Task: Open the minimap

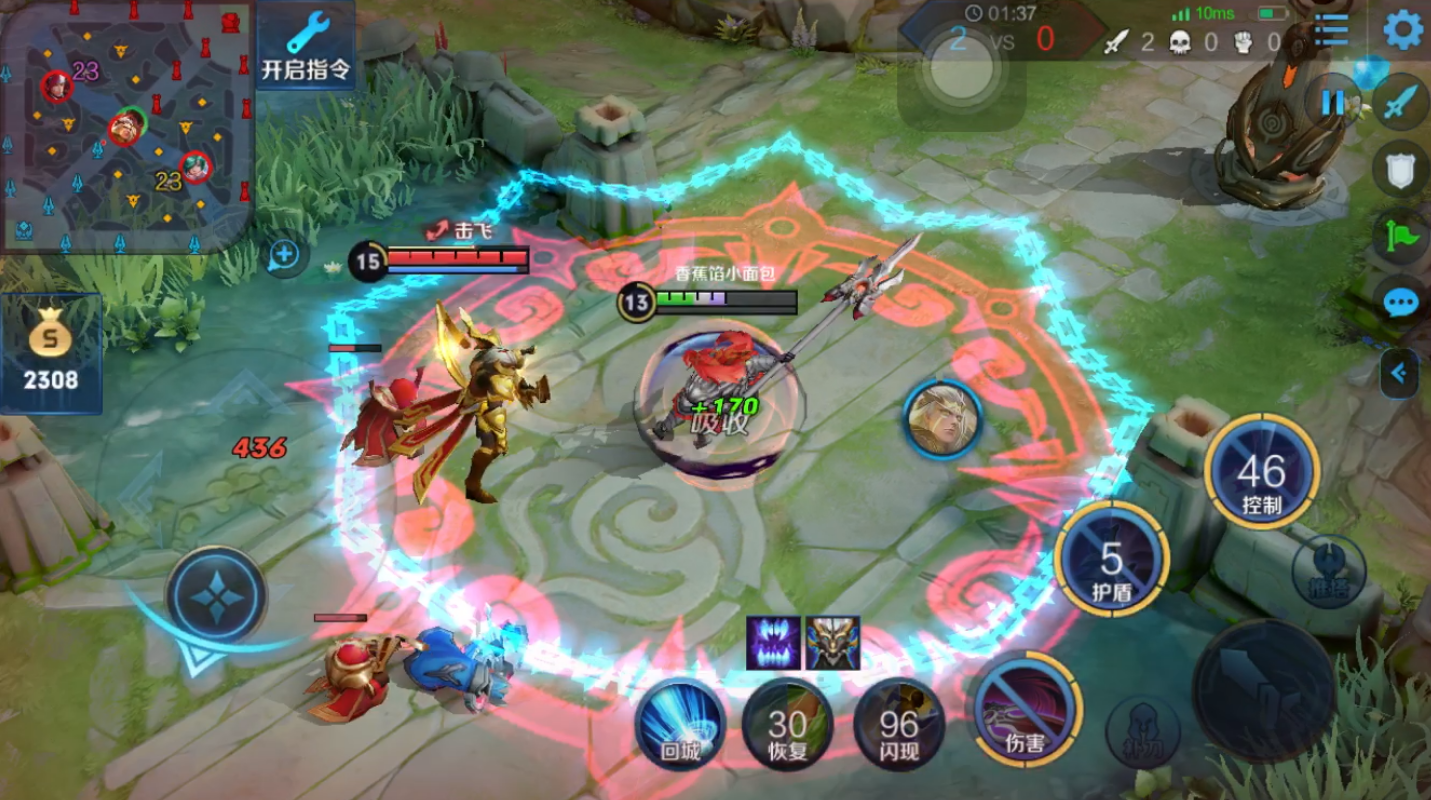Action: click(125, 125)
